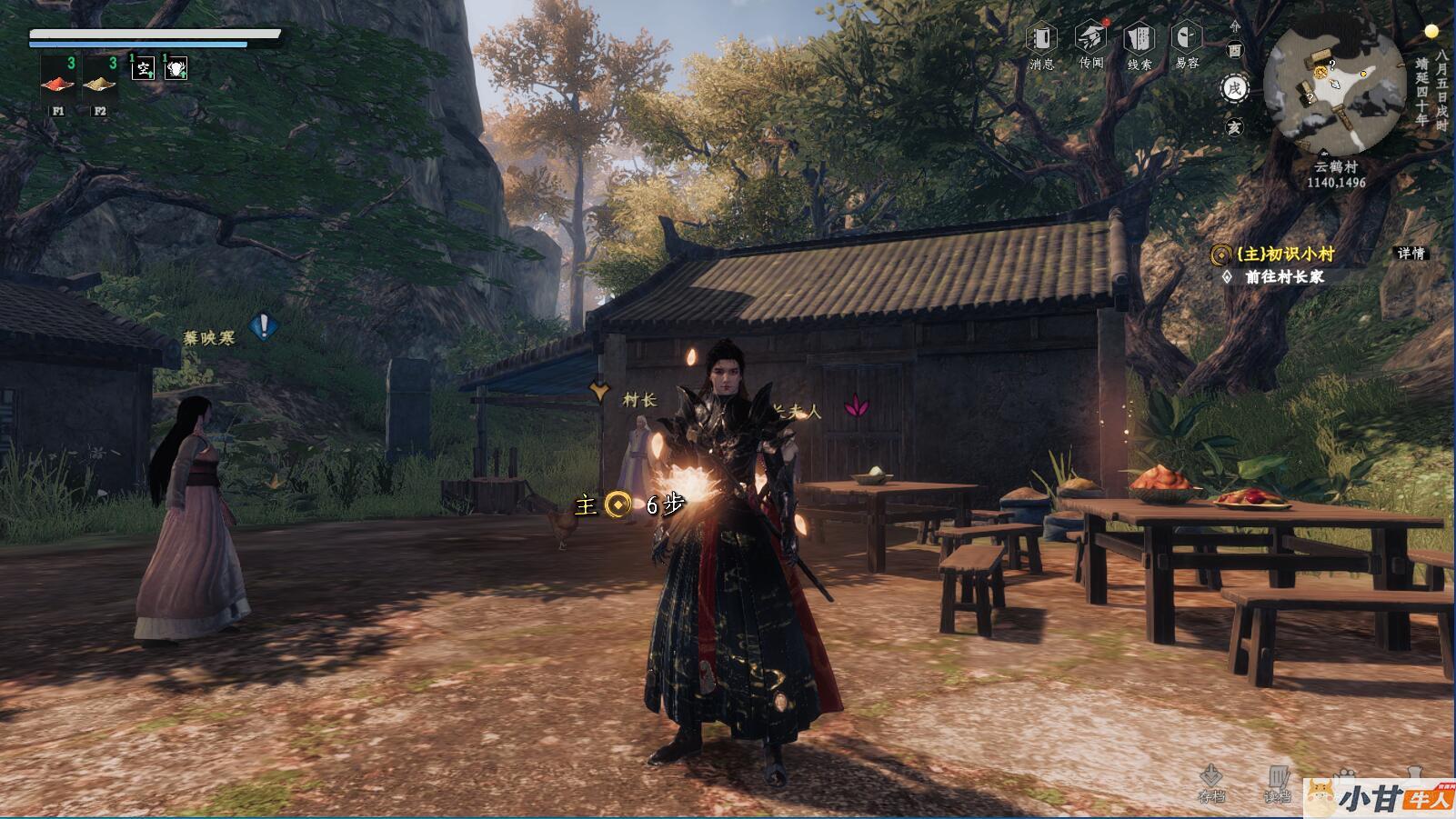Click the 小甘牛人 watermark logo
Screen dimensions: 1456x819
point(1380,798)
